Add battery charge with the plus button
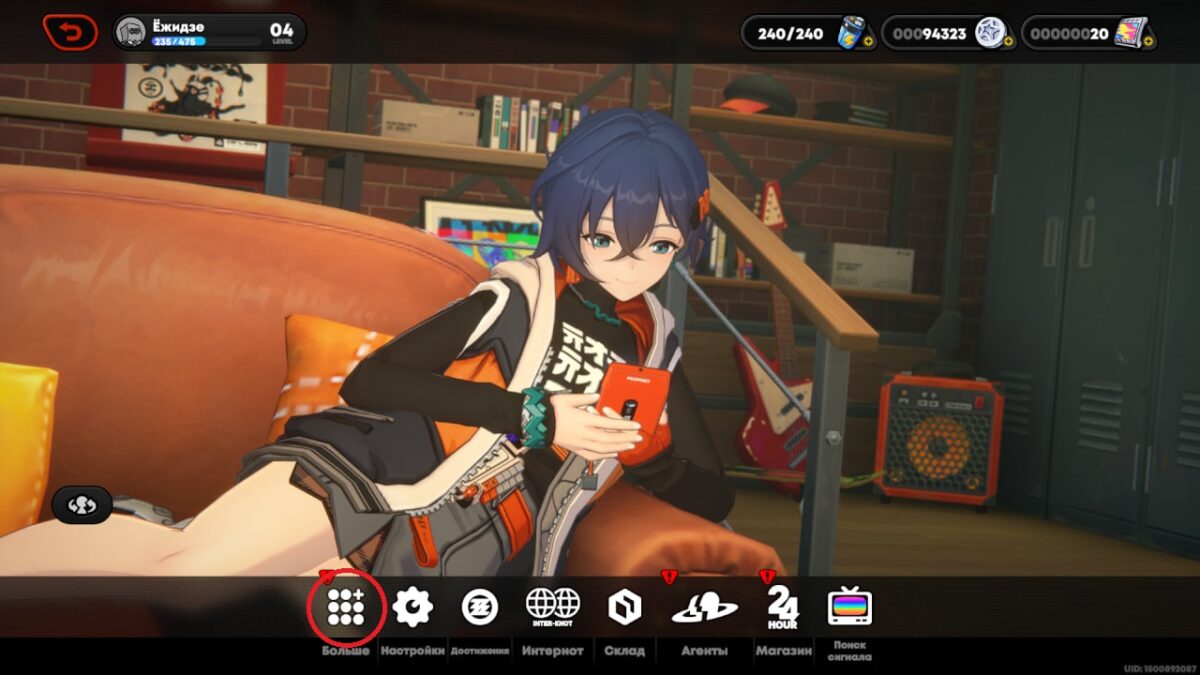Screen dimensions: 1200x675 click(x=867, y=42)
